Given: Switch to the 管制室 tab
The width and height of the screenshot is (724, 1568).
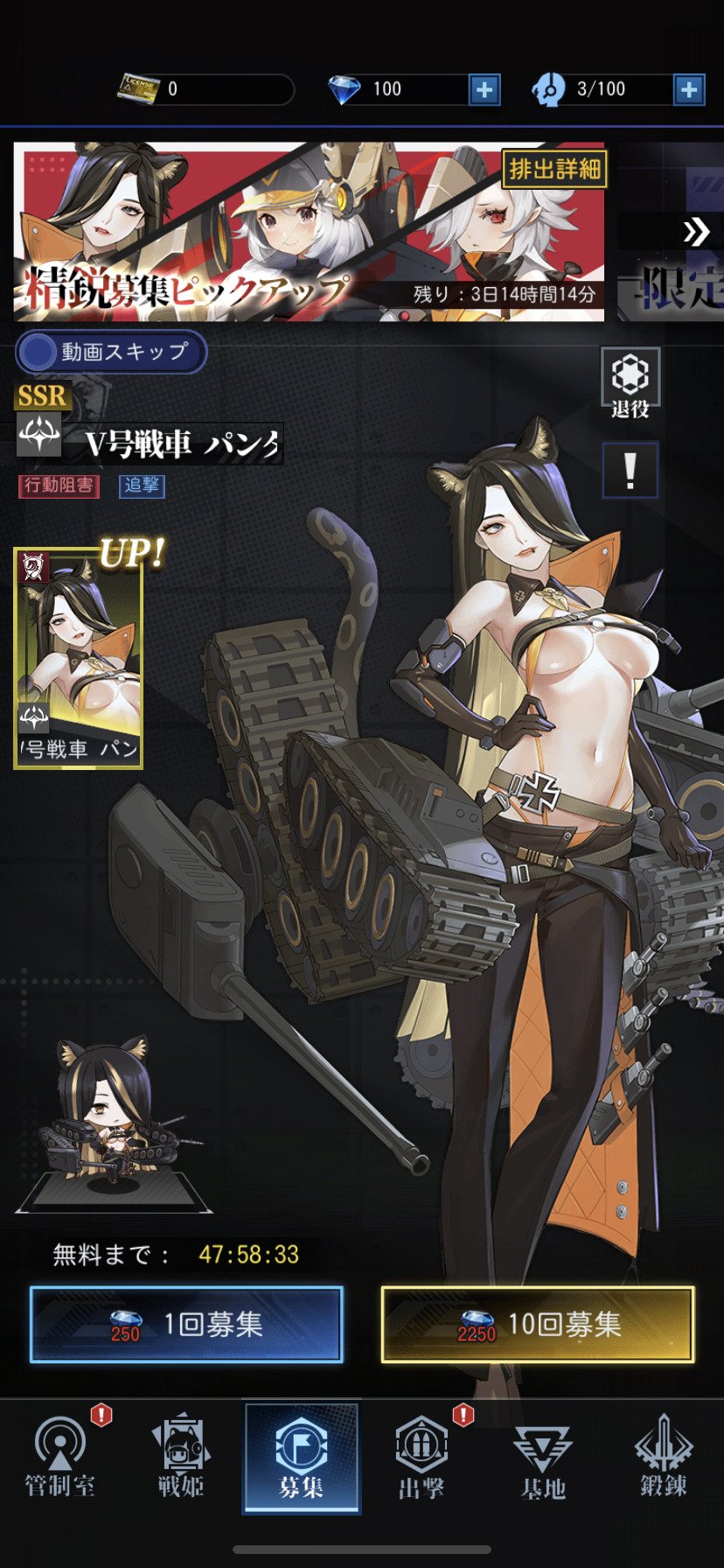Looking at the screenshot, I should tap(59, 1458).
